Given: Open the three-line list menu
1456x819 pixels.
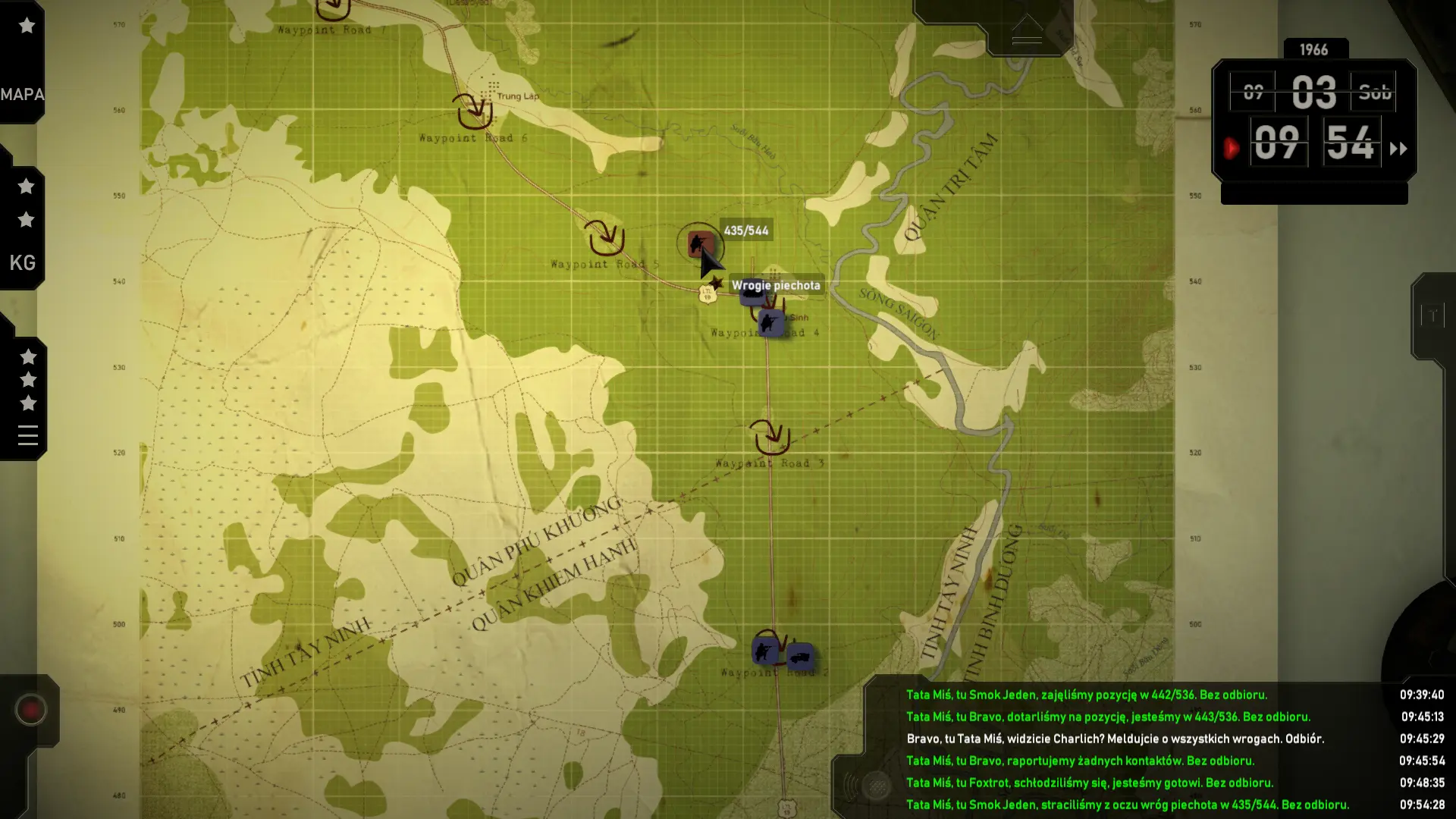Looking at the screenshot, I should pyautogui.click(x=28, y=435).
